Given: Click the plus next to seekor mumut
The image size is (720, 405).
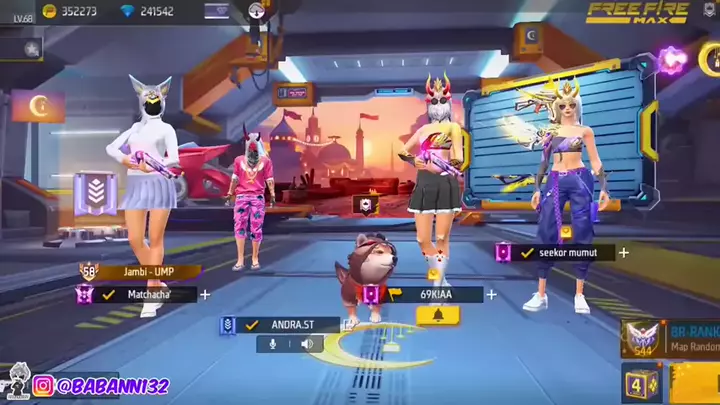Looking at the screenshot, I should point(623,253).
